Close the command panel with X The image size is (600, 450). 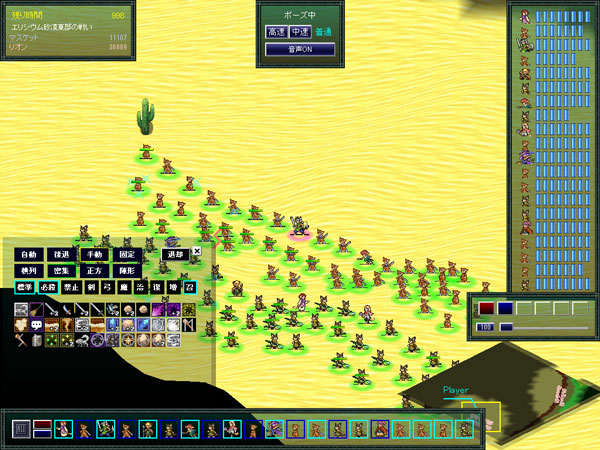pyautogui.click(x=197, y=251)
